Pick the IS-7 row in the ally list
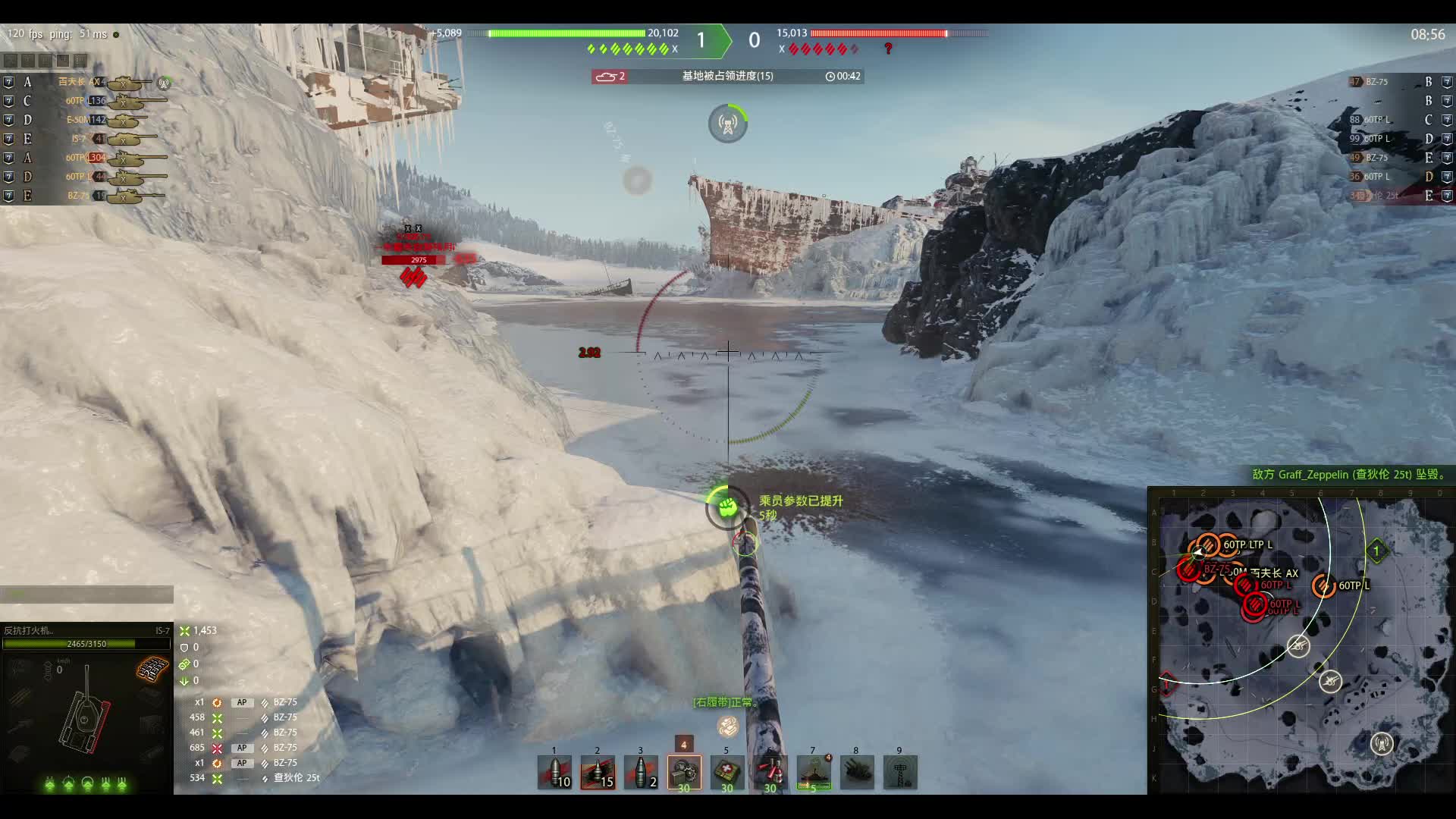Viewport: 1456px width, 819px height. point(85,139)
